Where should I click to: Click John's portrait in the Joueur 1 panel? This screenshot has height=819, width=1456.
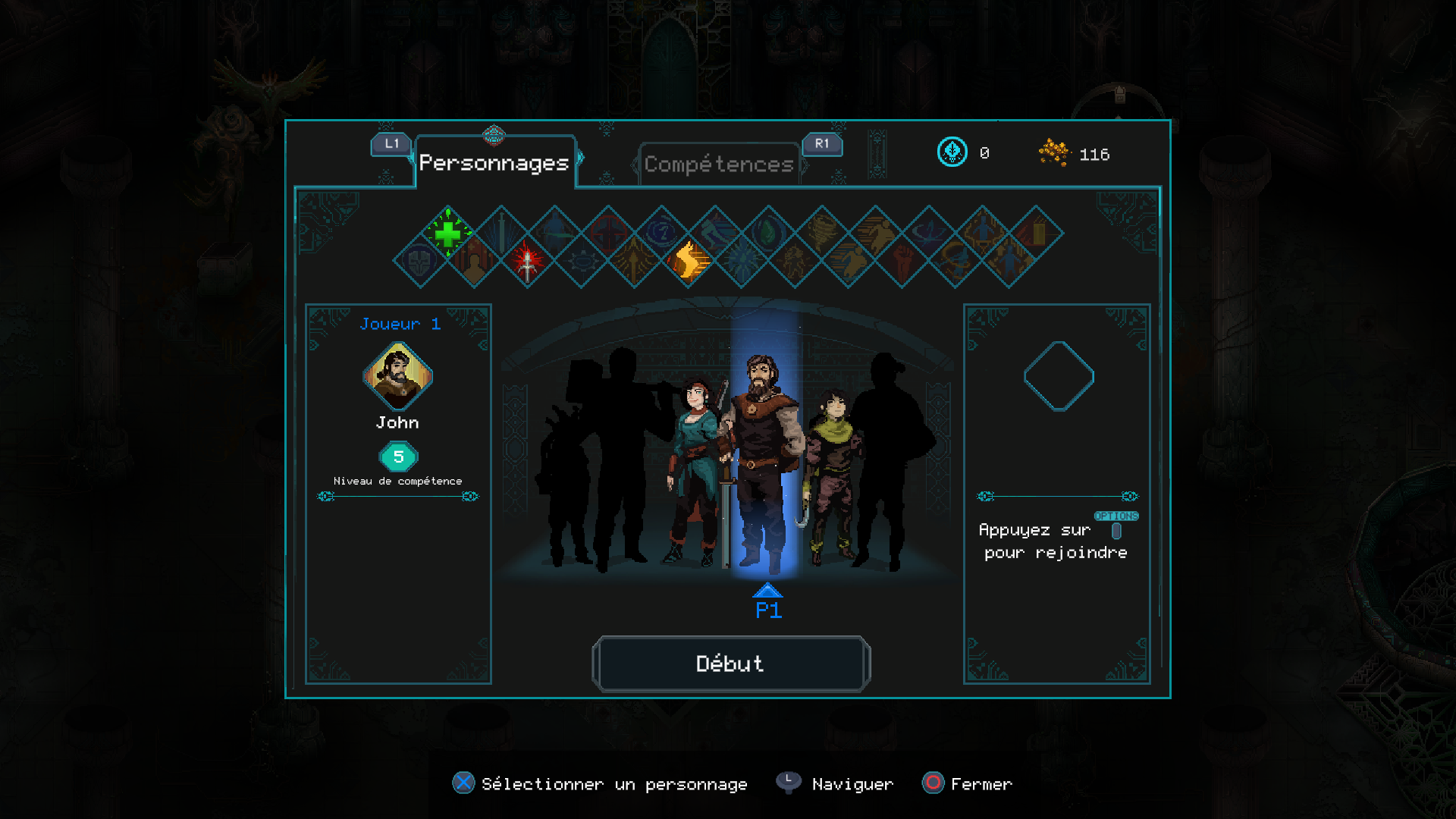point(397,376)
